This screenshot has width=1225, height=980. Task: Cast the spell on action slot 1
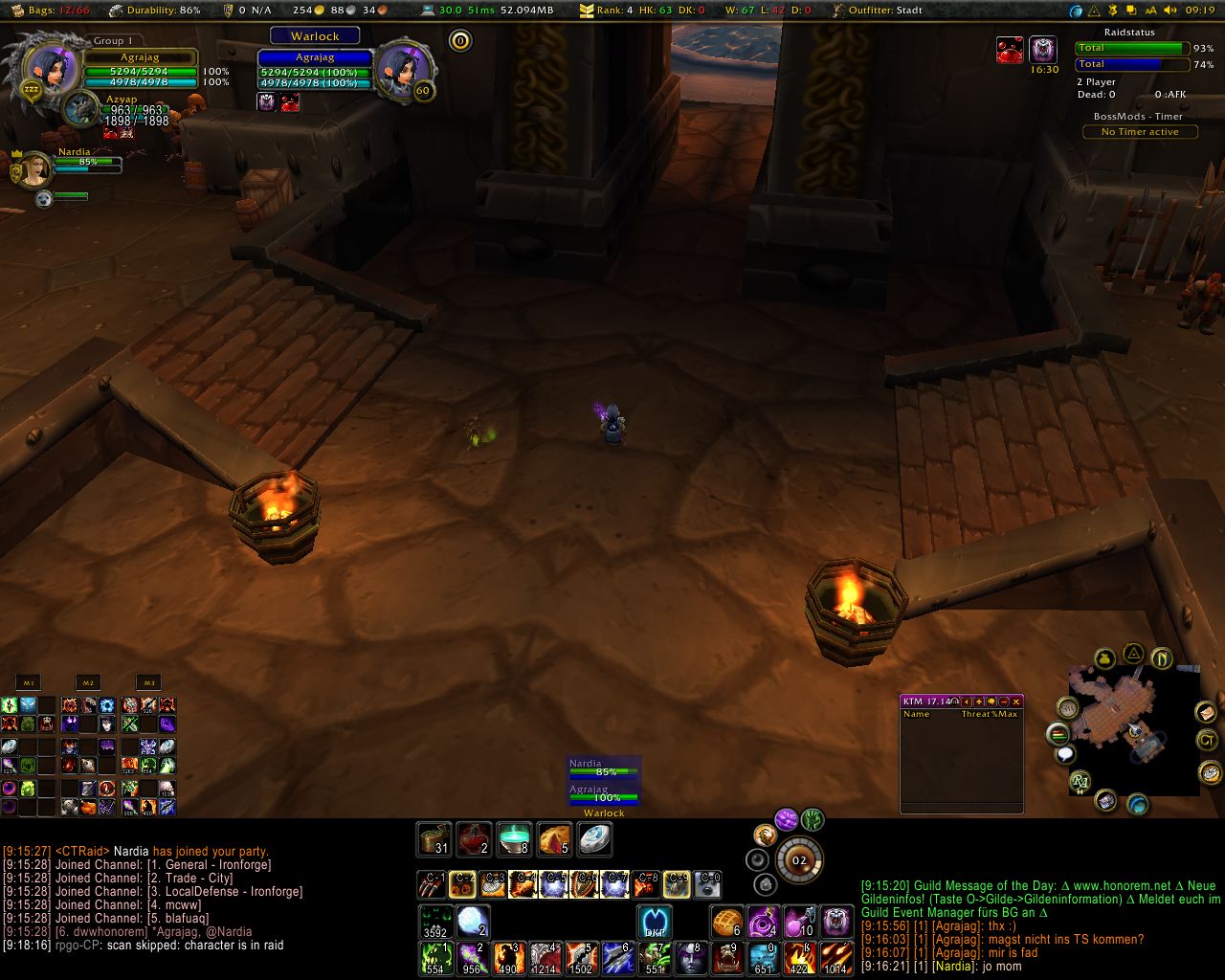coord(435,958)
